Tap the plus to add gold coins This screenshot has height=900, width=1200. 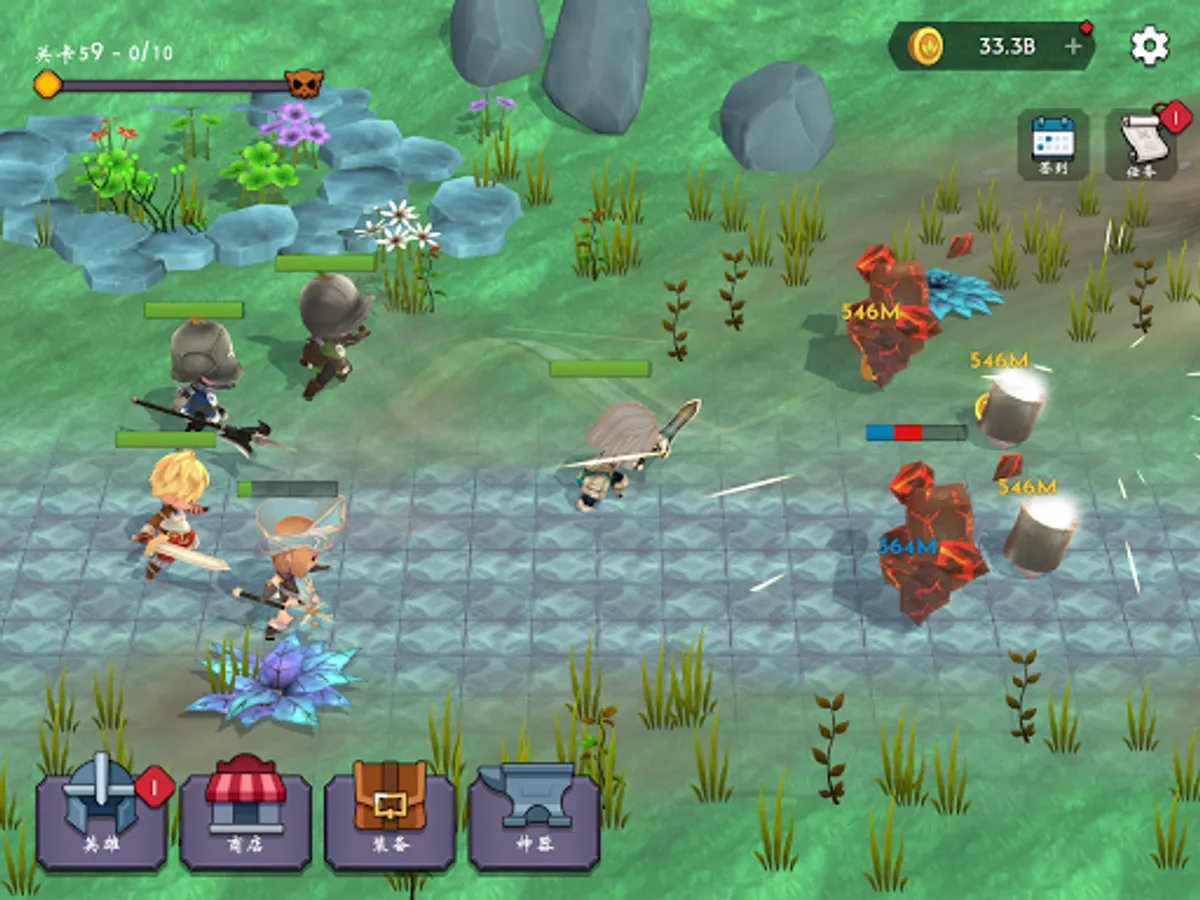[x=1074, y=46]
